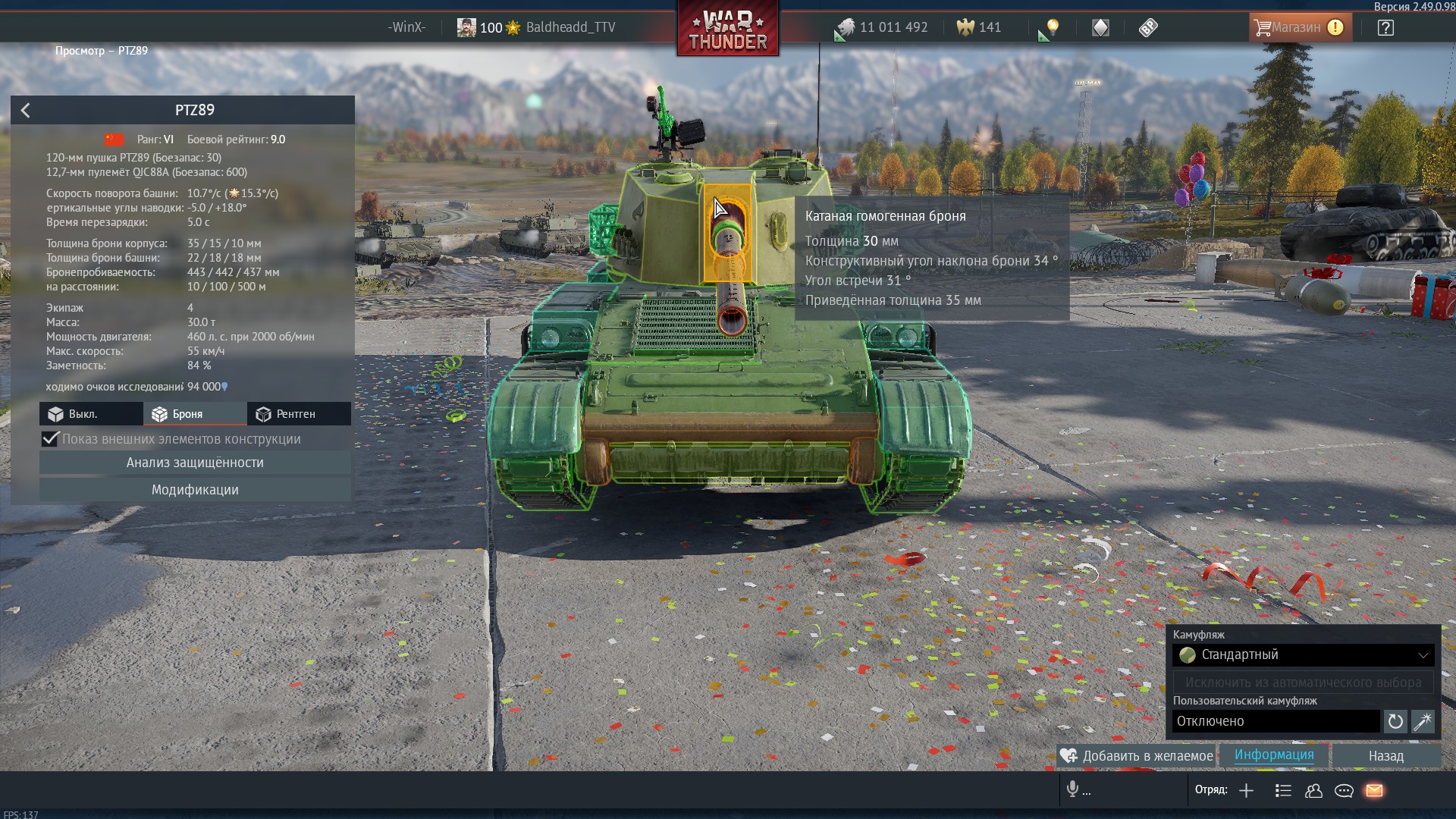Switch armor view to Выкл.
The width and height of the screenshot is (1456, 819).
pos(91,414)
